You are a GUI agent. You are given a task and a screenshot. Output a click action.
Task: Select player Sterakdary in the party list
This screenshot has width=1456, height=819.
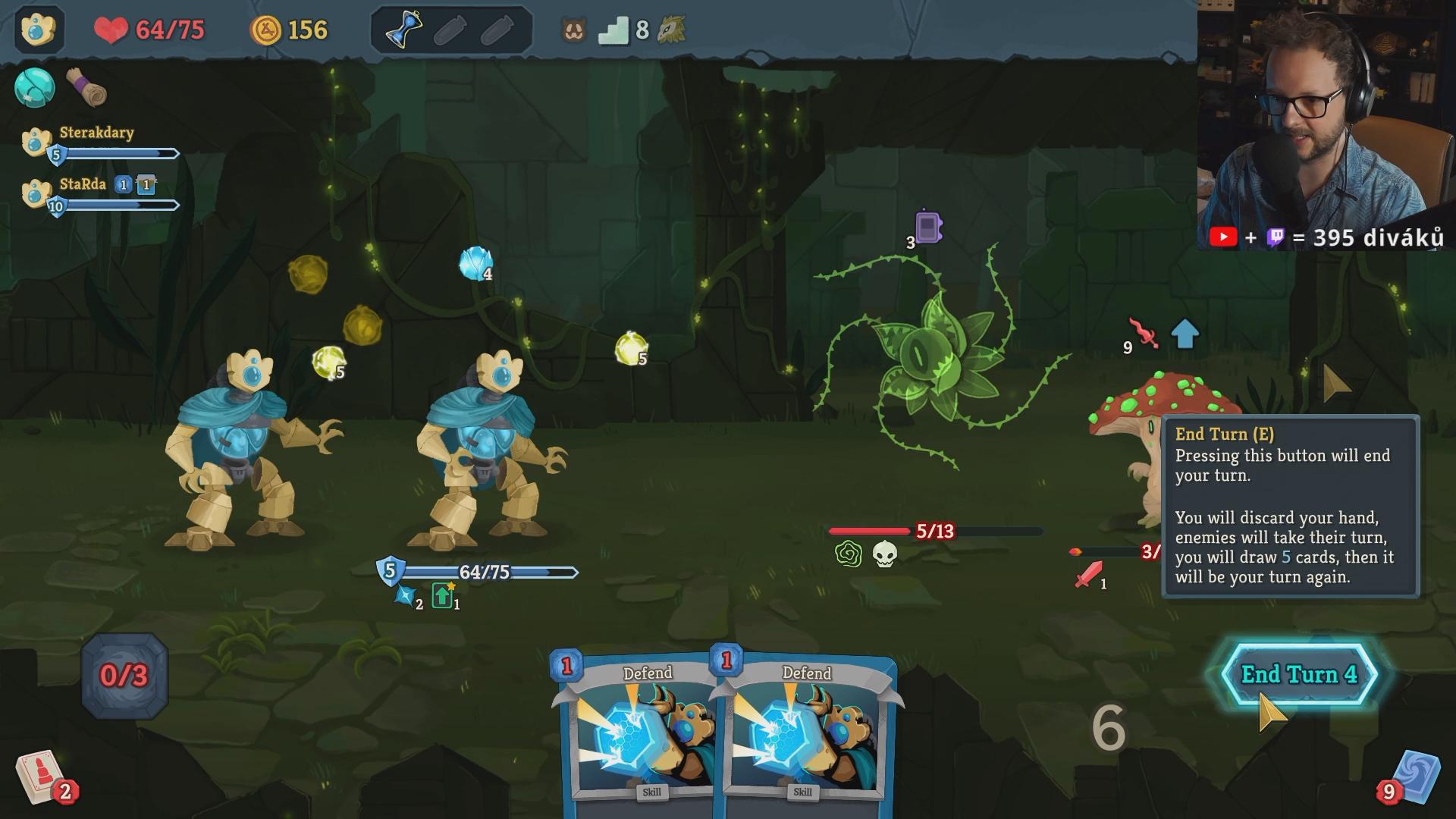point(96,133)
